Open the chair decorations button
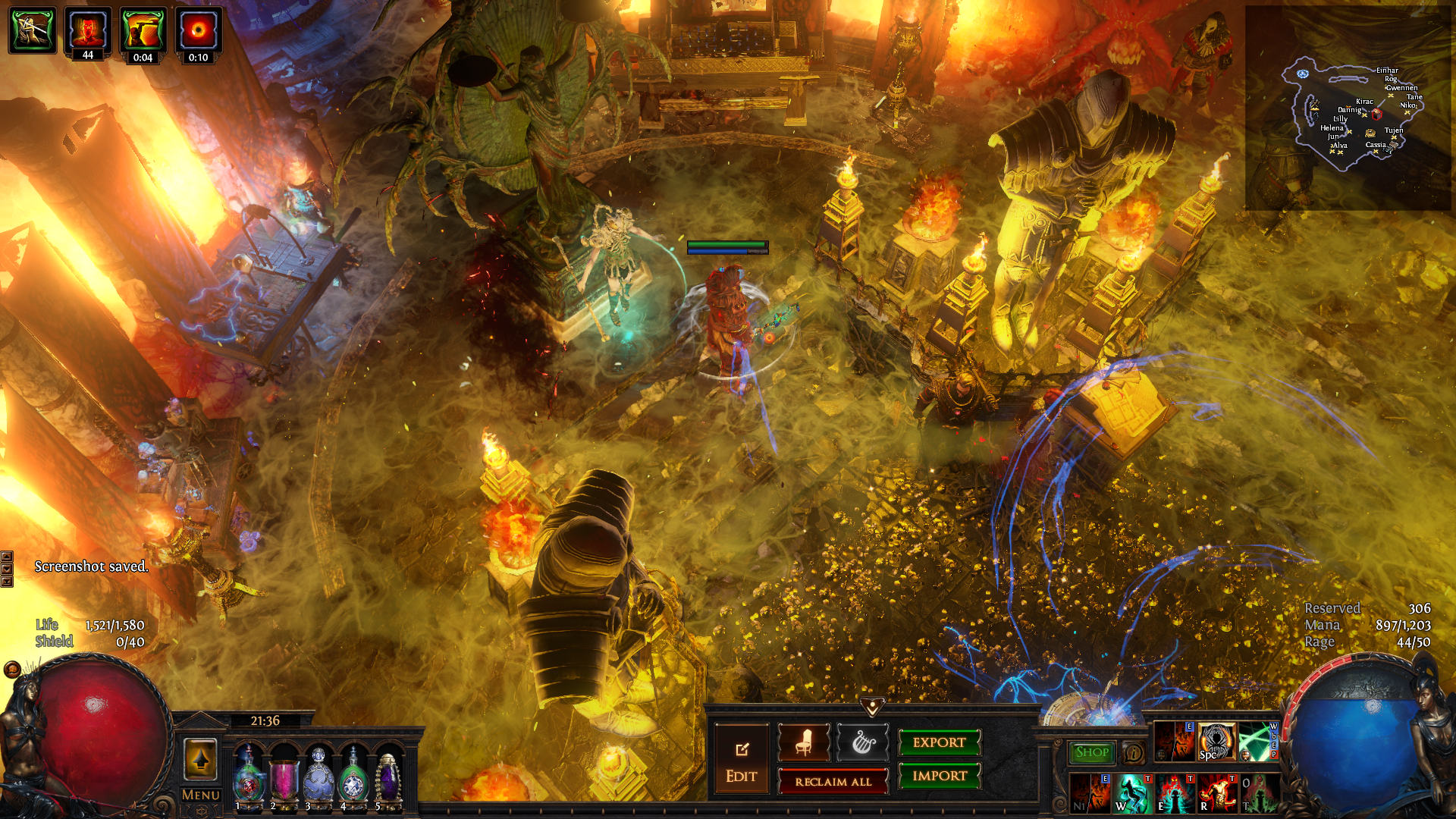 pyautogui.click(x=804, y=742)
